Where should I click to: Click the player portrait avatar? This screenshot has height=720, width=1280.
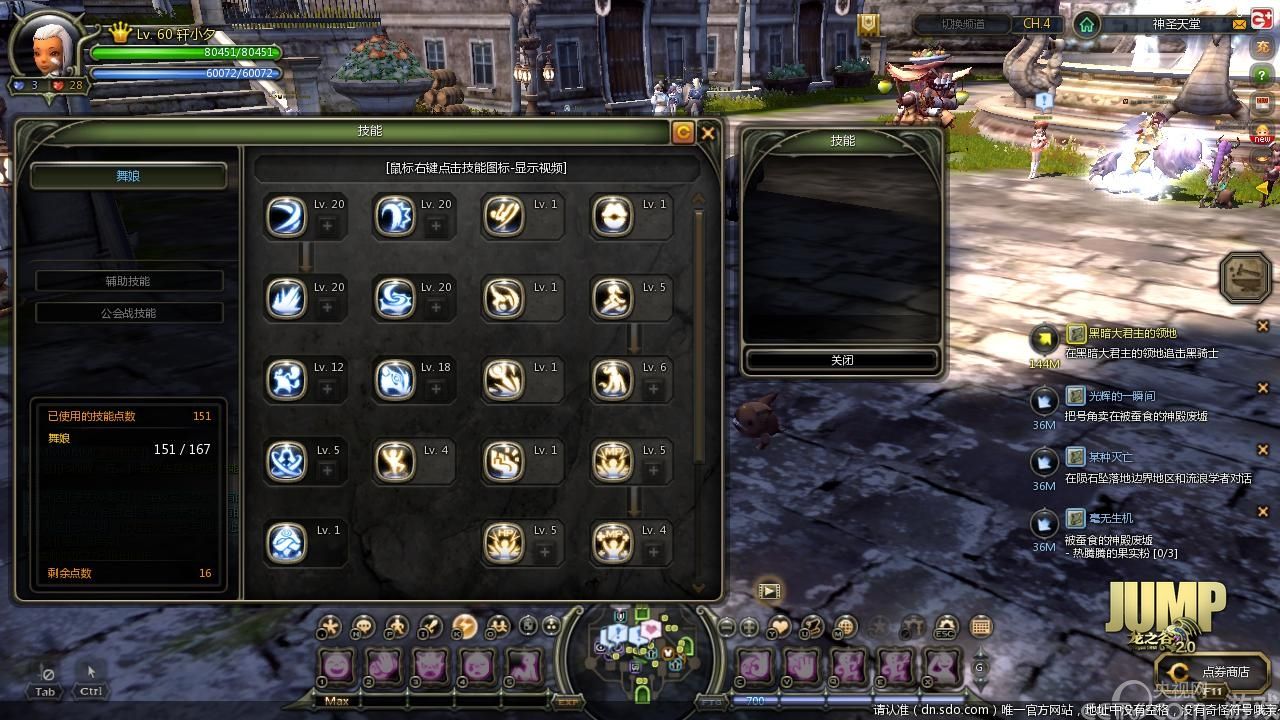[47, 45]
